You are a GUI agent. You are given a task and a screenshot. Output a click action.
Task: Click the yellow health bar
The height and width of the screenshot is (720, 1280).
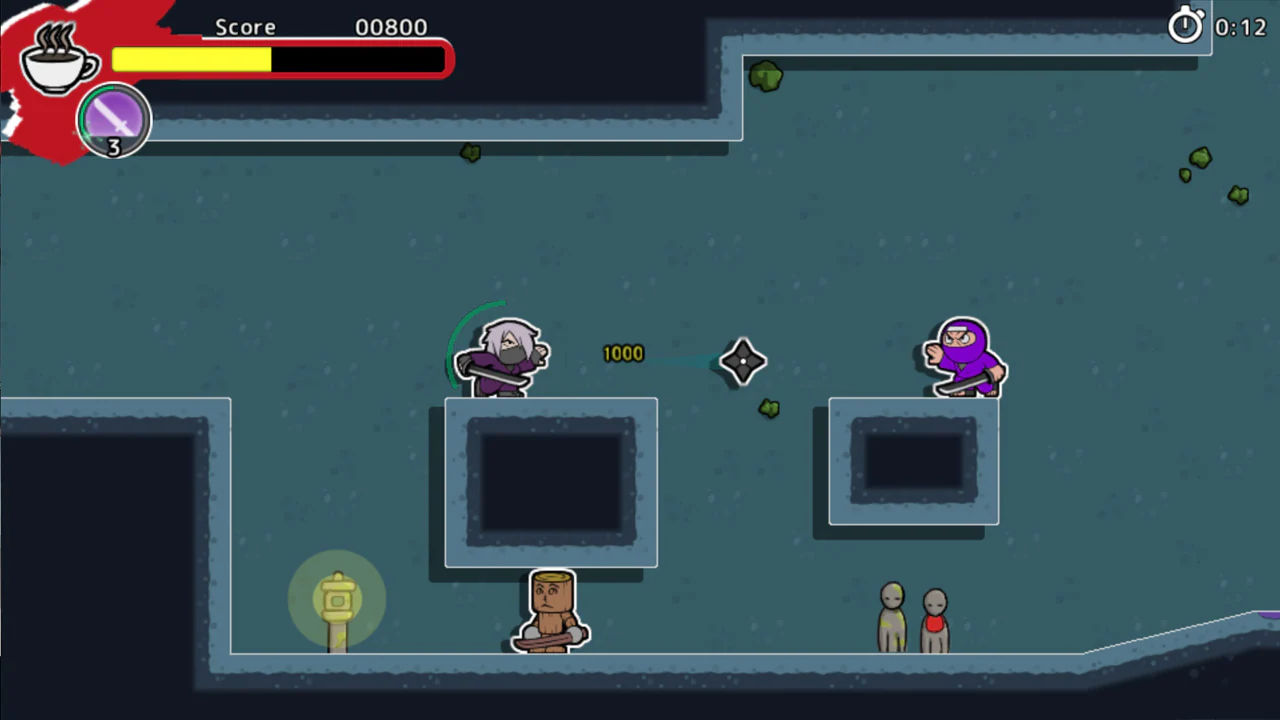click(x=190, y=60)
